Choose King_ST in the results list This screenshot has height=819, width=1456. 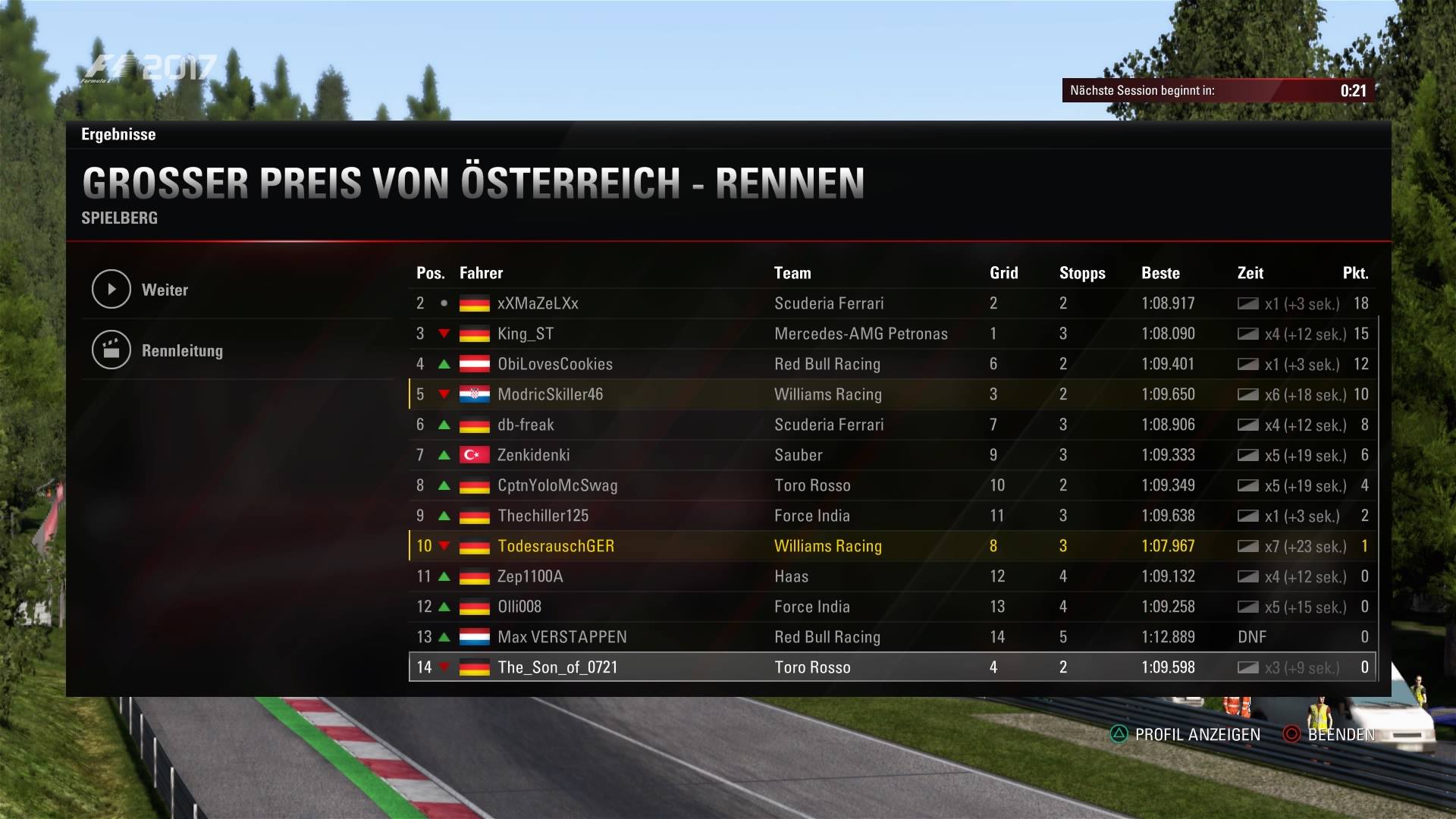(x=526, y=334)
